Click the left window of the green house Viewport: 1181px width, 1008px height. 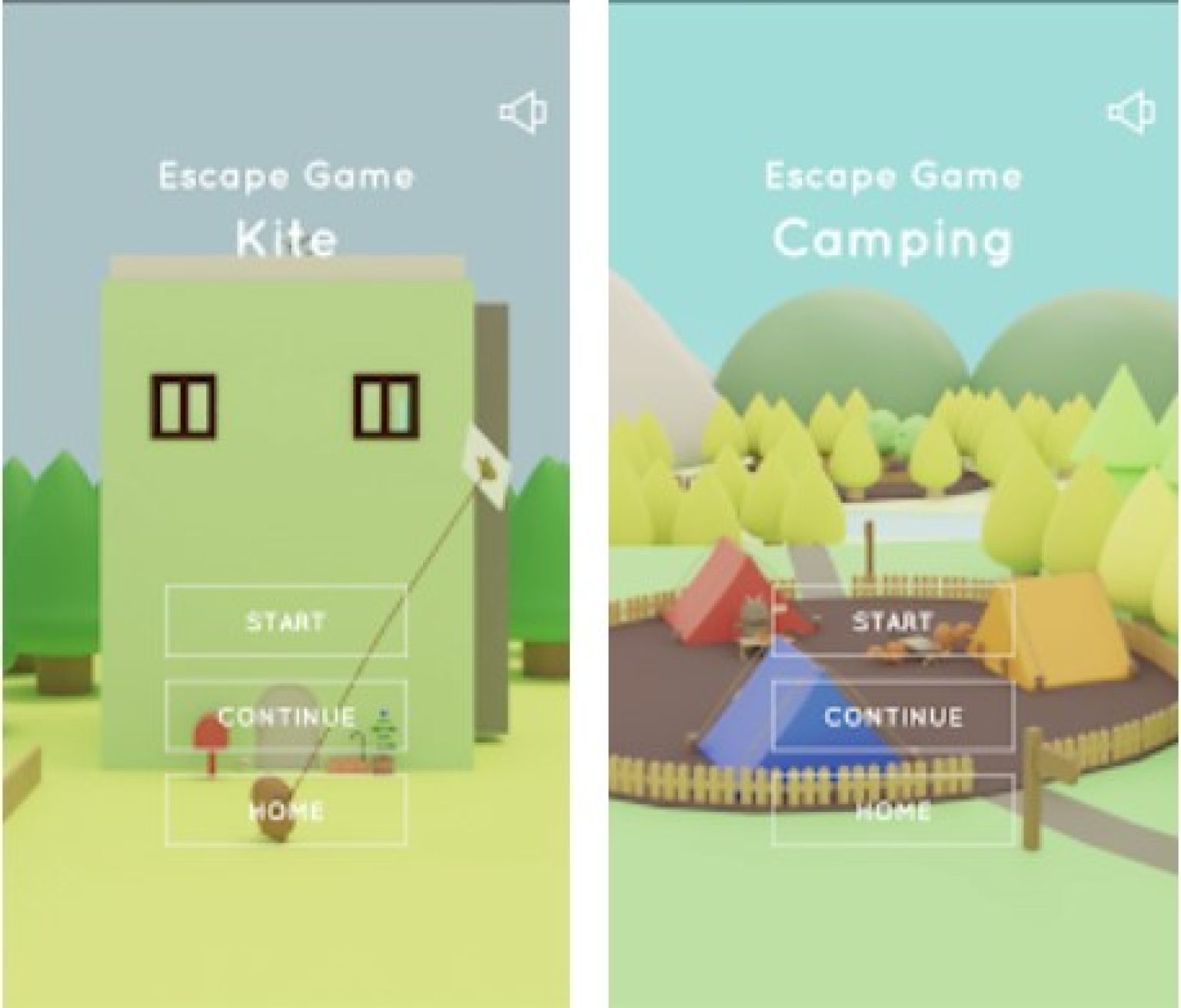click(x=183, y=404)
